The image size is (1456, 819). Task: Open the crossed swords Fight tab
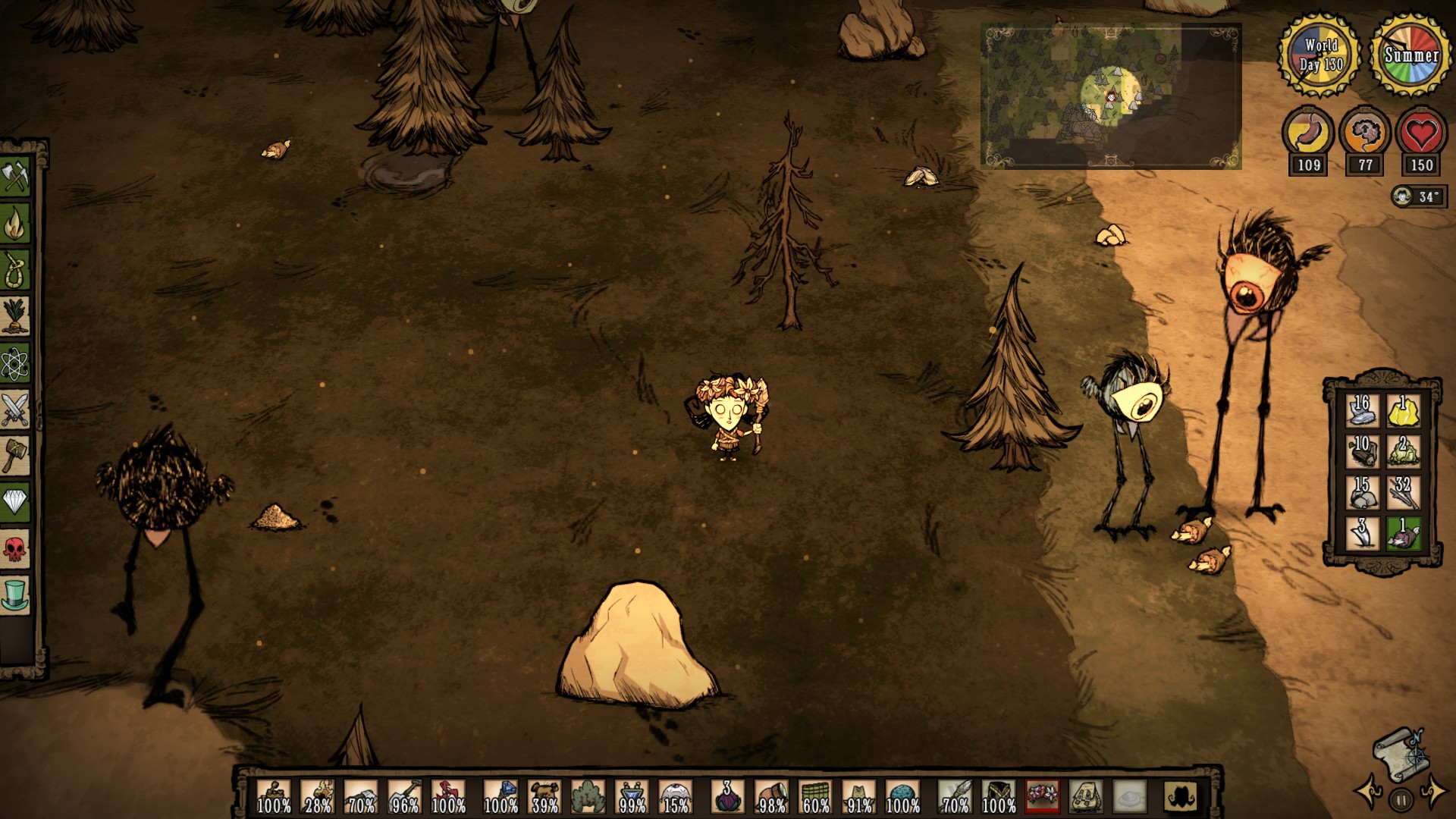(x=15, y=409)
